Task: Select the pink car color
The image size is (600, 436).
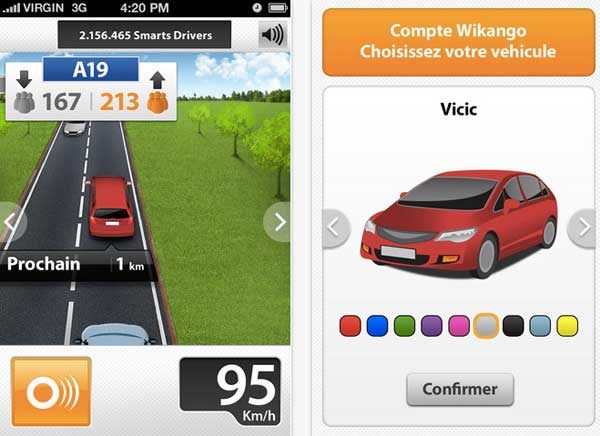Action: [x=459, y=325]
